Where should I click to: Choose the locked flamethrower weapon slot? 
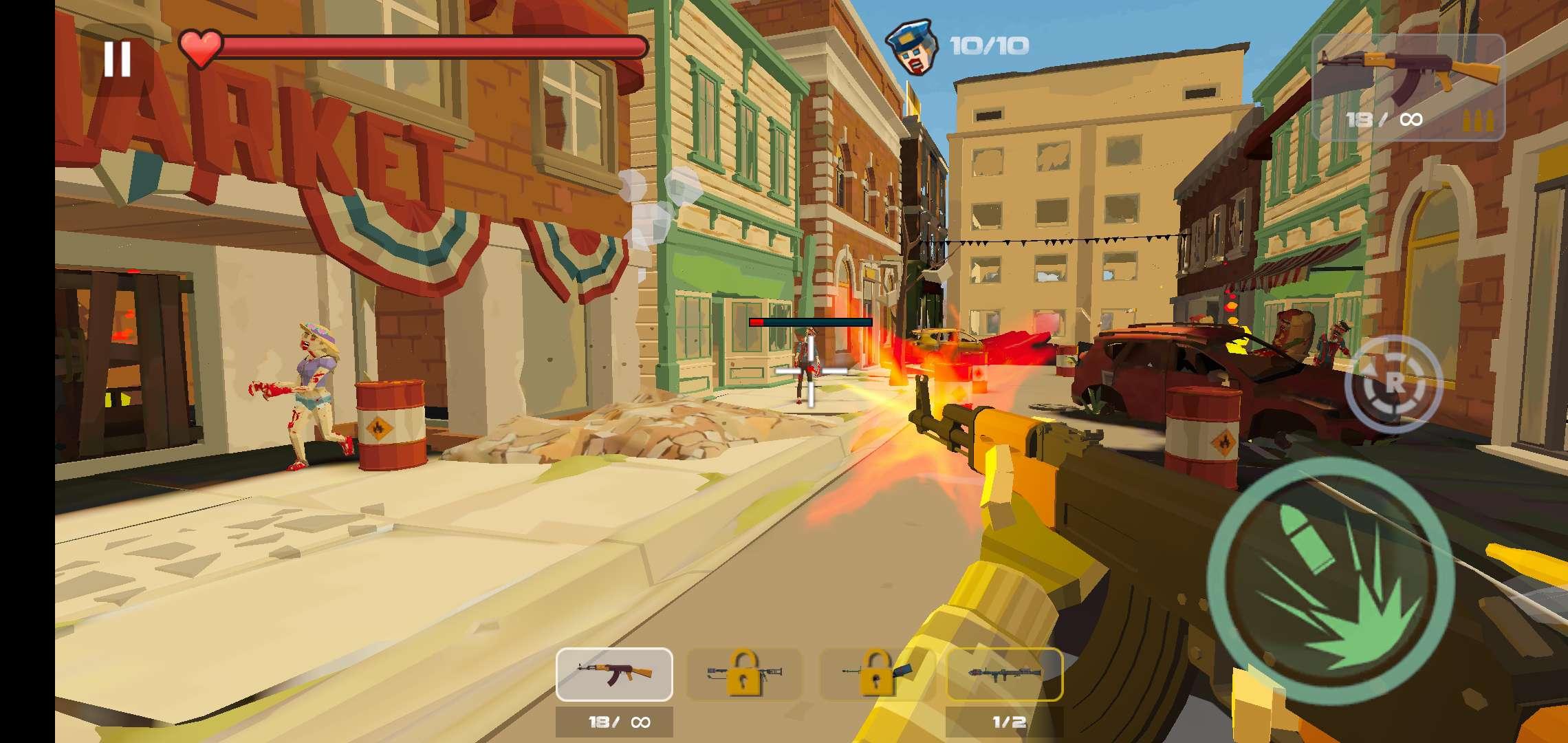pyautogui.click(x=744, y=674)
